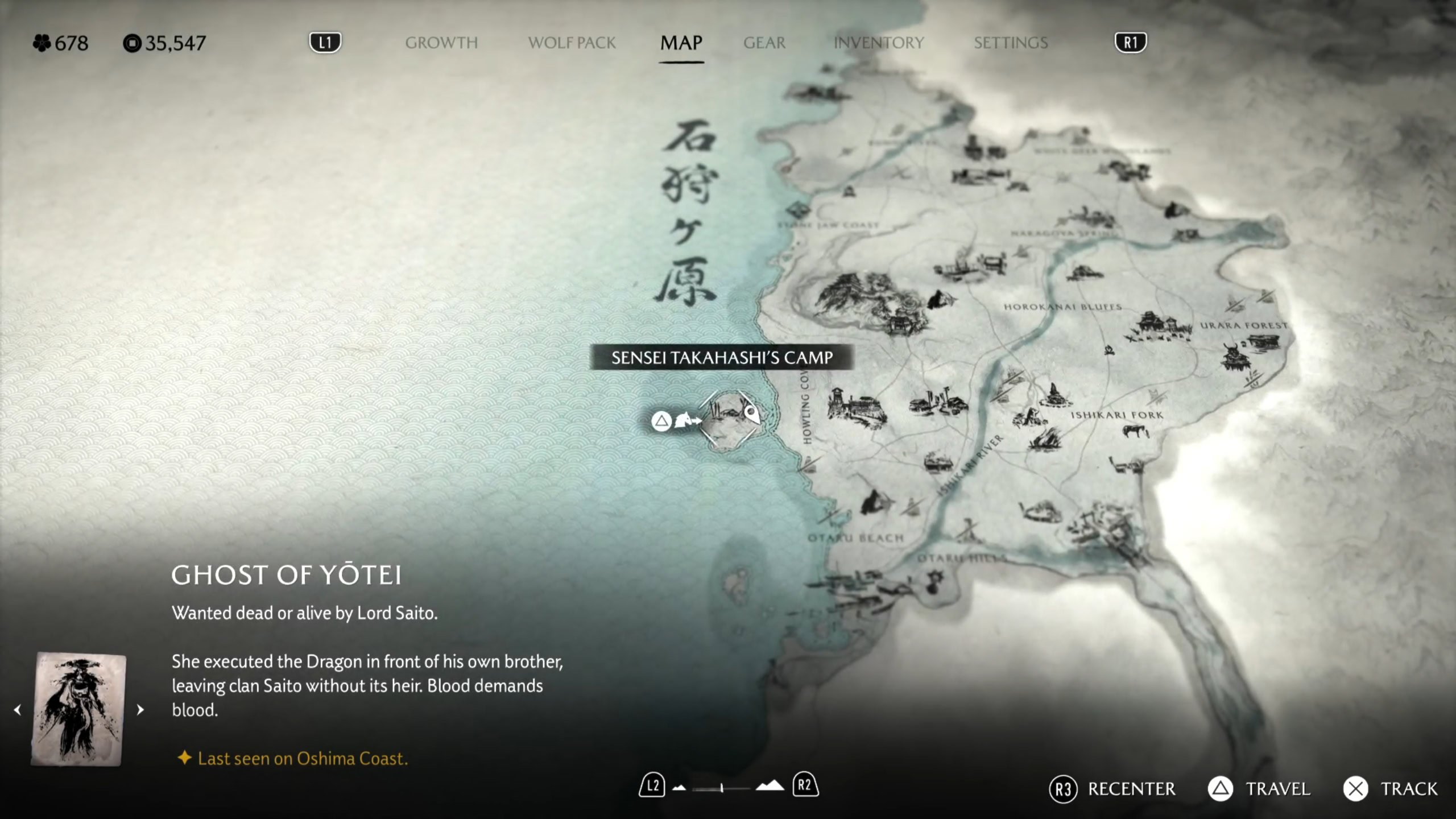
Task: Click the campfire marker near Horokanai Bluffs
Action: pos(1108,350)
